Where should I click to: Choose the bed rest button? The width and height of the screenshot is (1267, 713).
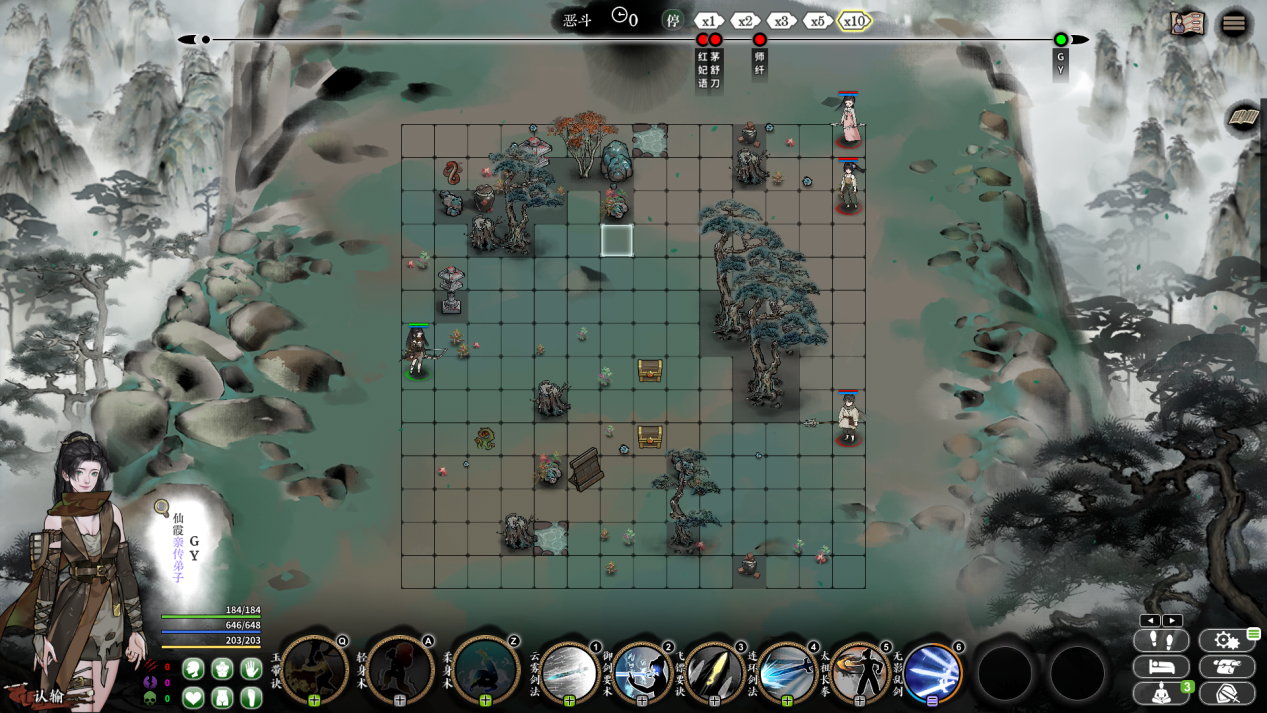pos(1161,666)
